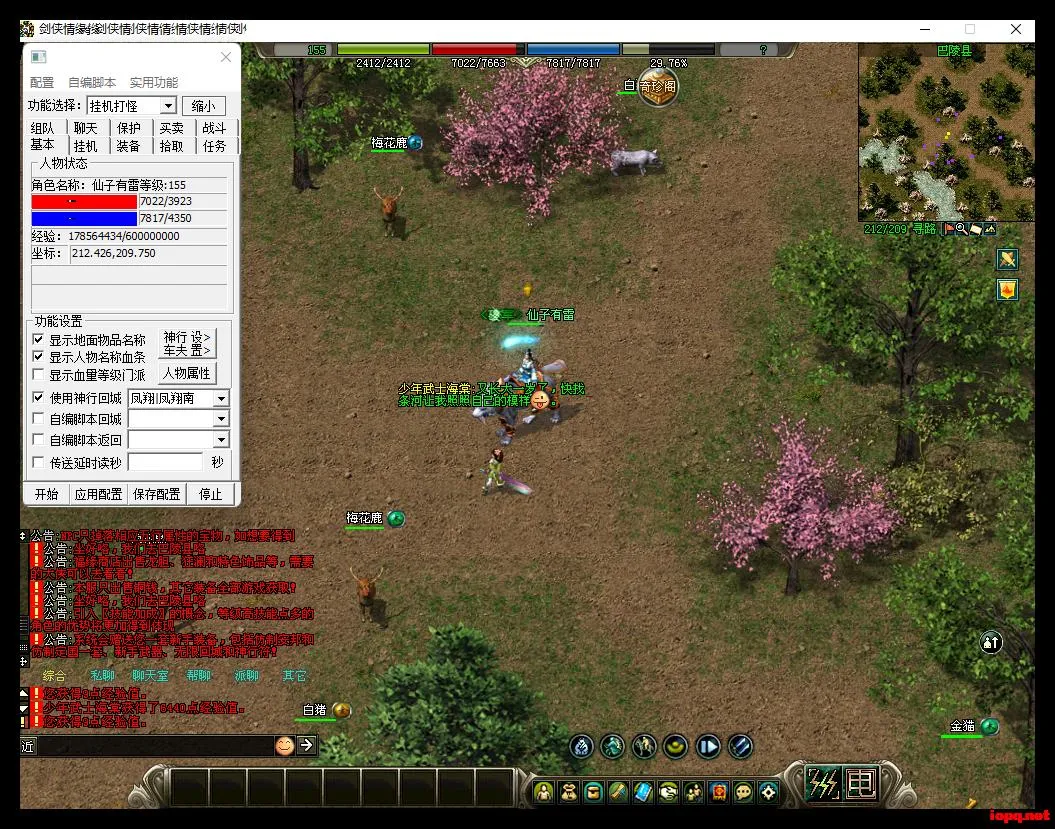Open 人物属性 character attributes
The width and height of the screenshot is (1055, 829).
[187, 373]
